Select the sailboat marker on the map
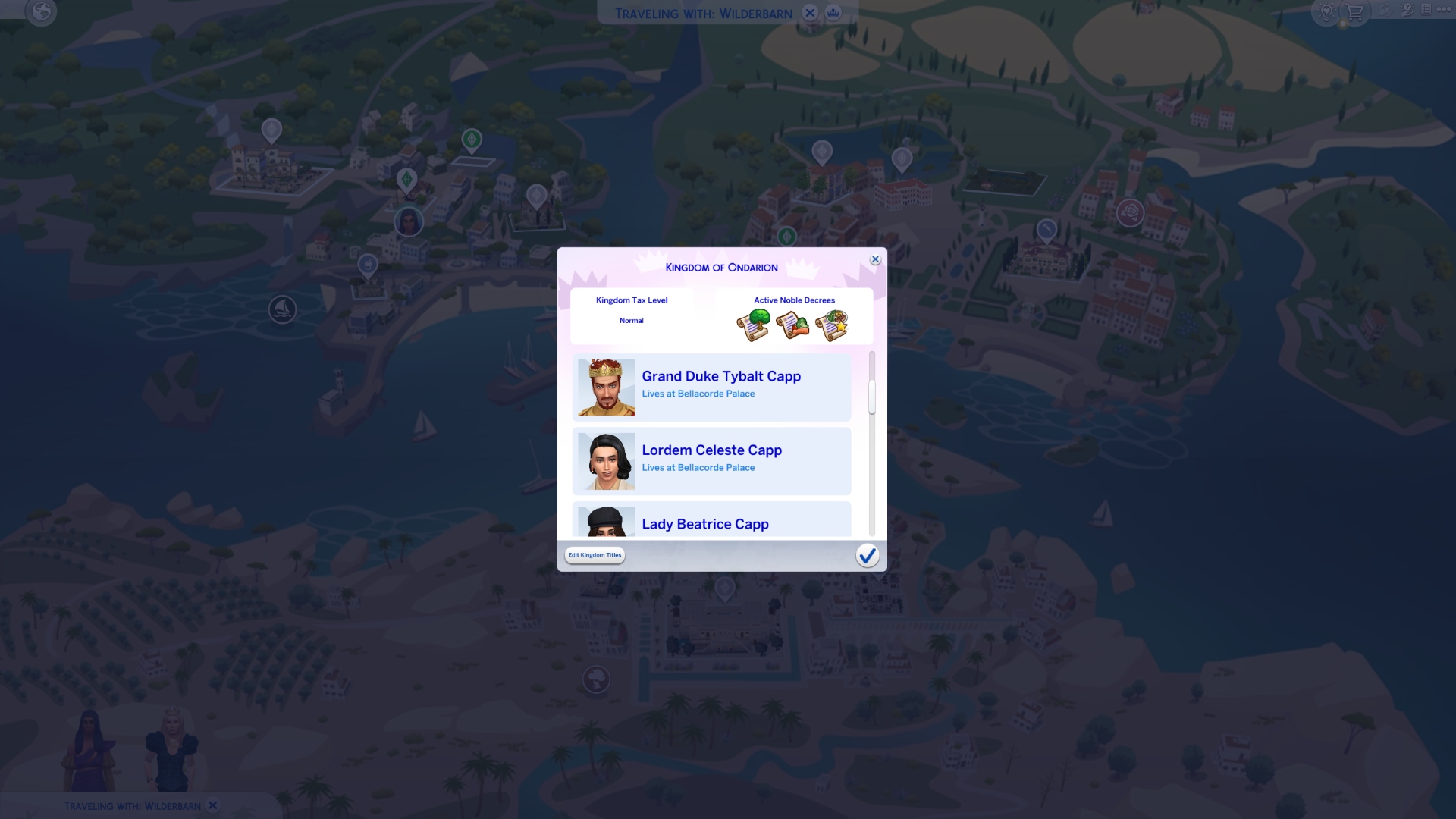 pos(281,309)
